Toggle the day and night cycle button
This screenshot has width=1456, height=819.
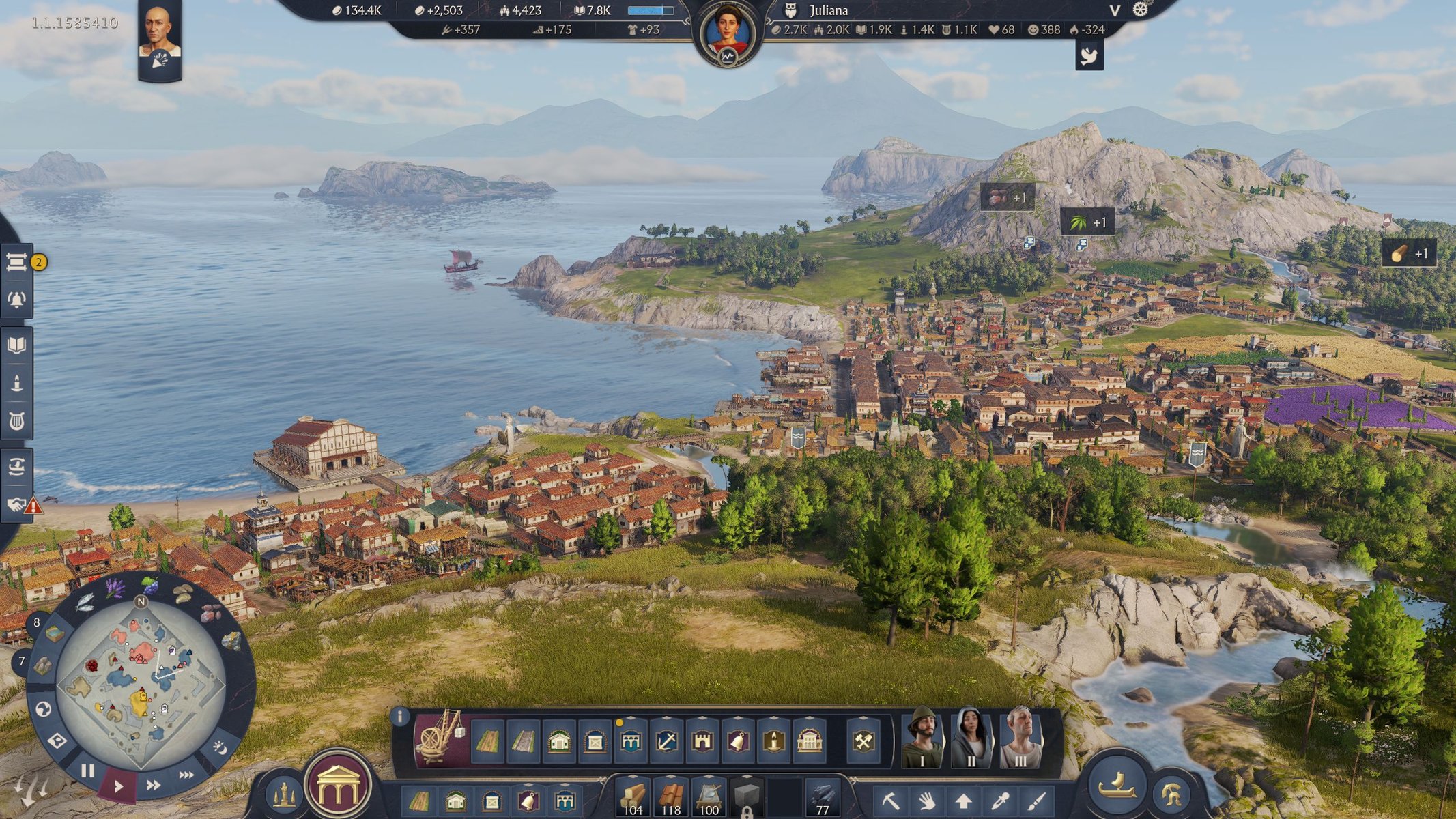220,748
